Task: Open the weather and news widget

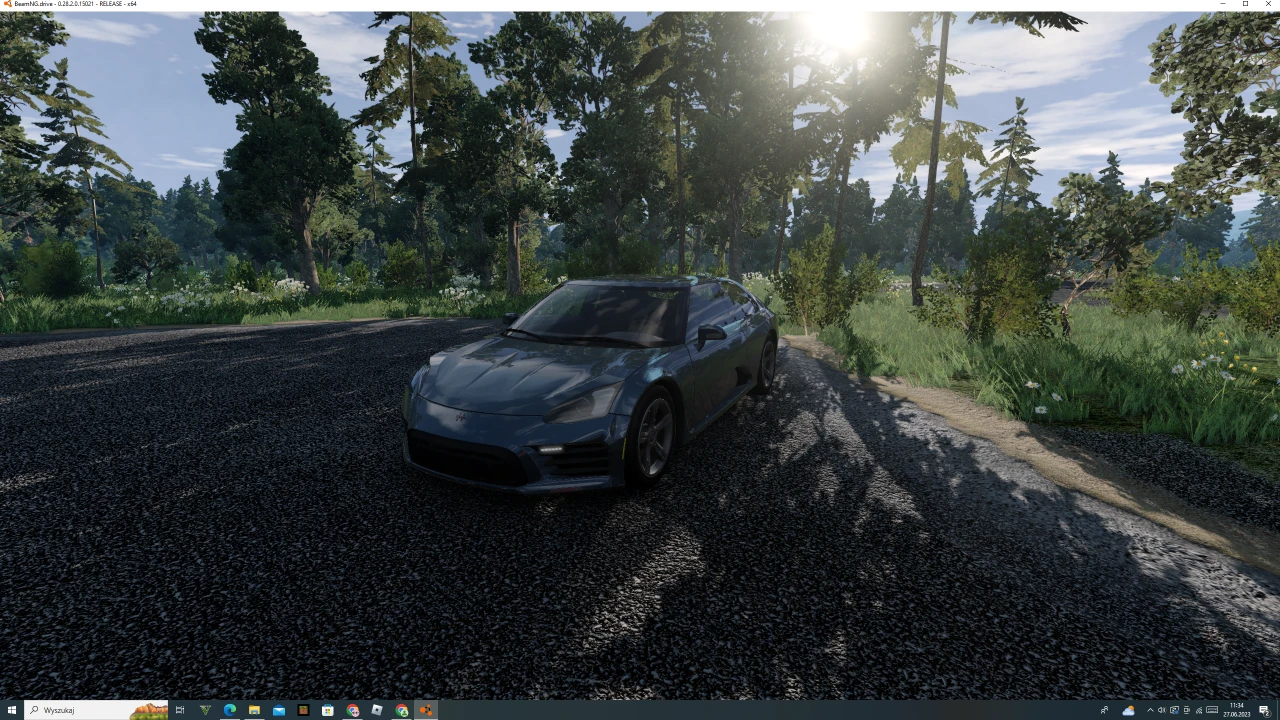Action: pos(1129,710)
